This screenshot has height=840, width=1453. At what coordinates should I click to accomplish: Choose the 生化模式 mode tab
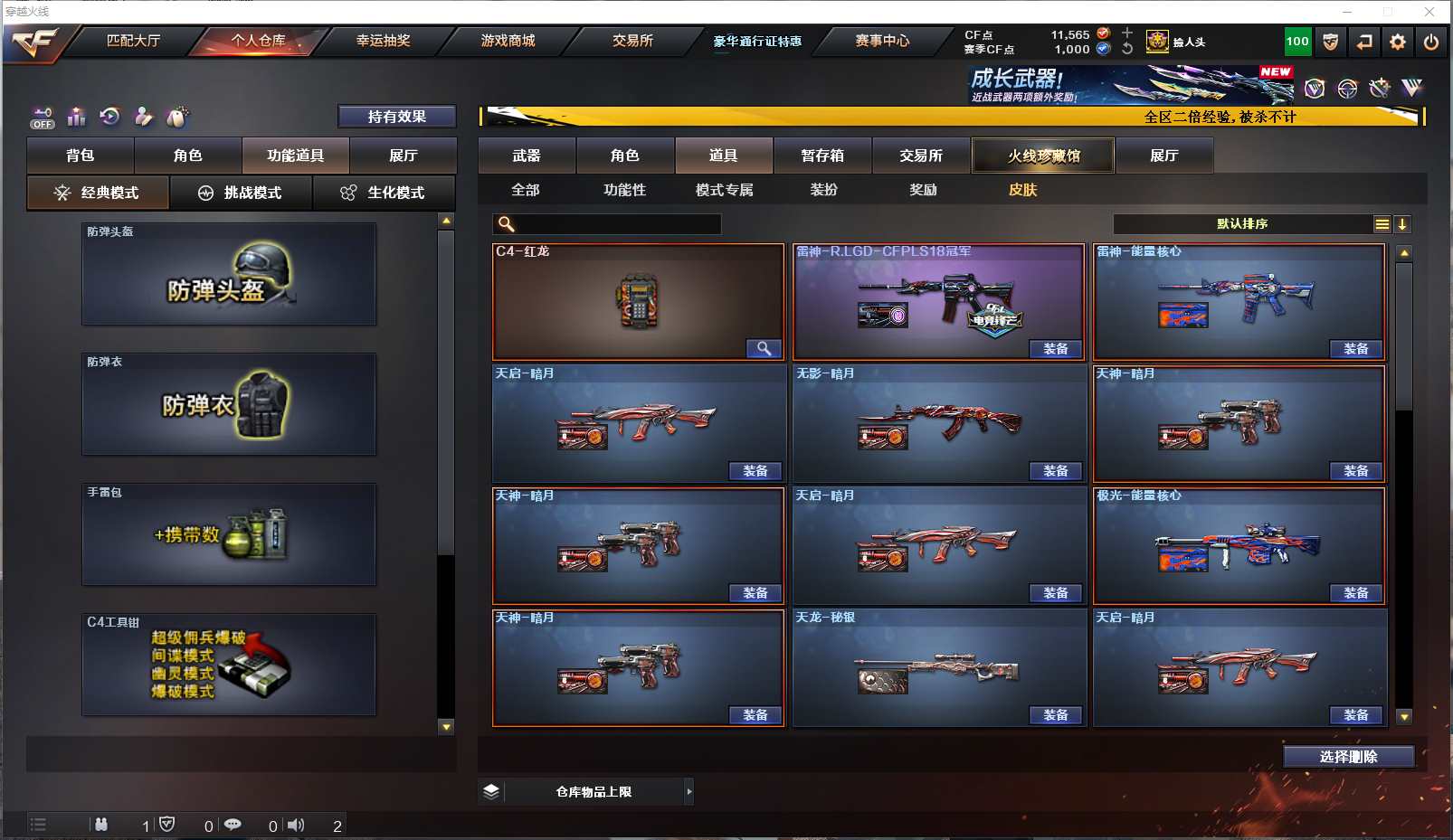[384, 193]
